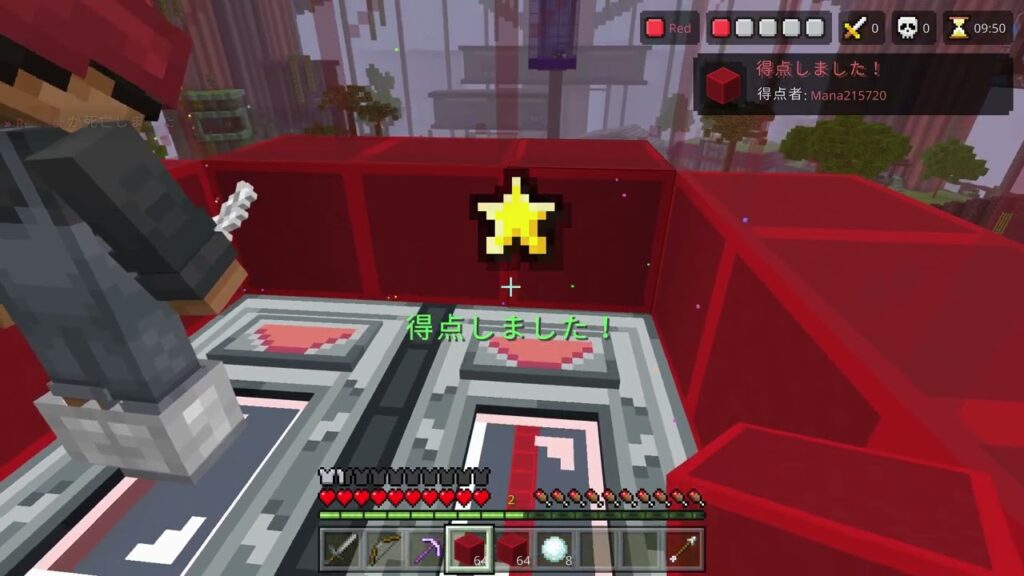Equip the bow from the hotbar
This screenshot has width=1024, height=576.
(x=384, y=549)
